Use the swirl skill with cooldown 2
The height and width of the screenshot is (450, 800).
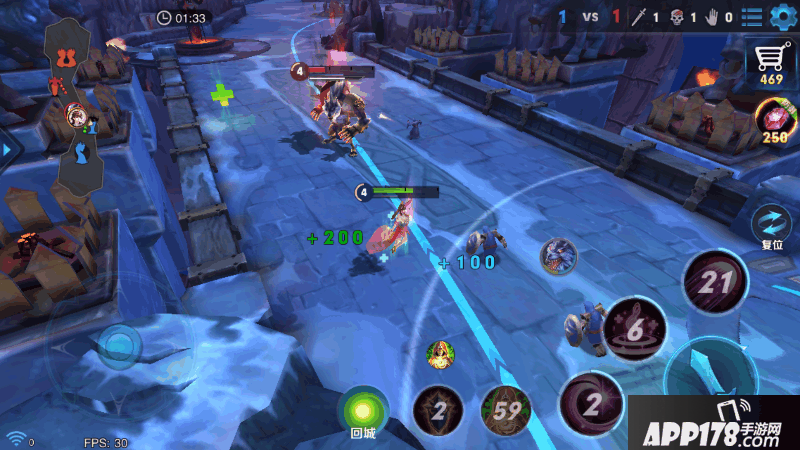[x=592, y=403]
